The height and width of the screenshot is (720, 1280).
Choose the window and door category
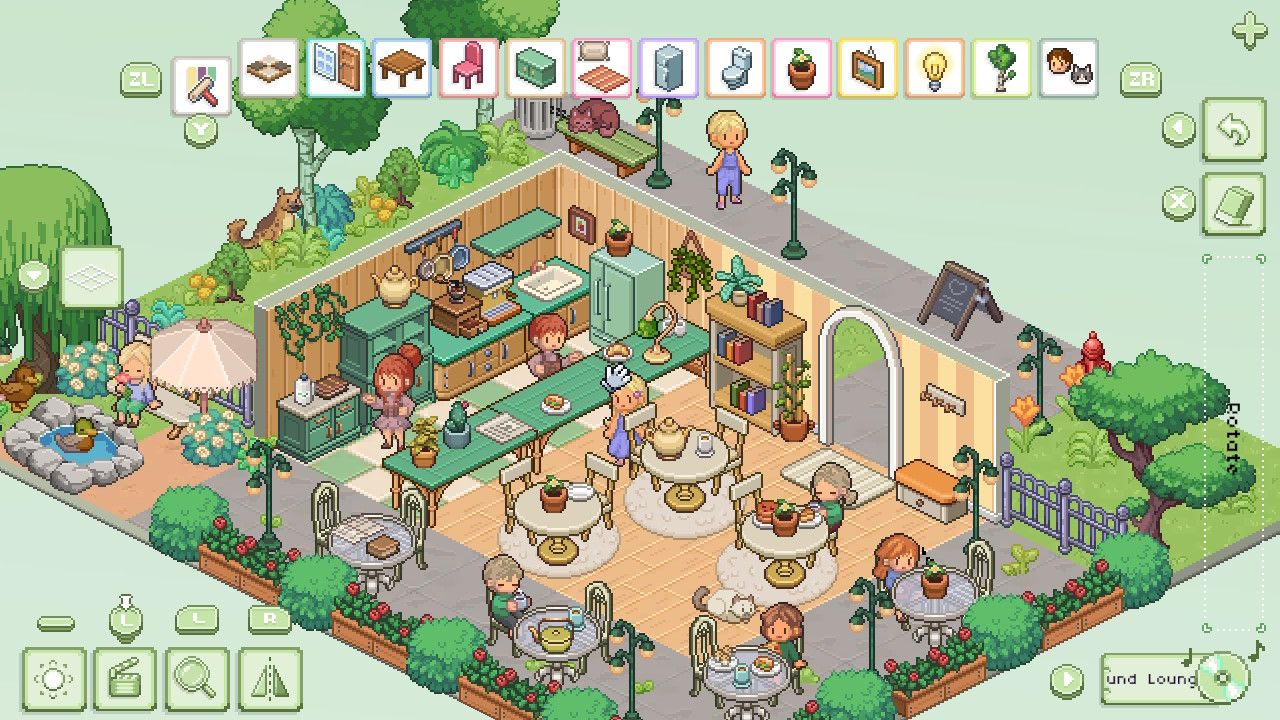point(336,68)
